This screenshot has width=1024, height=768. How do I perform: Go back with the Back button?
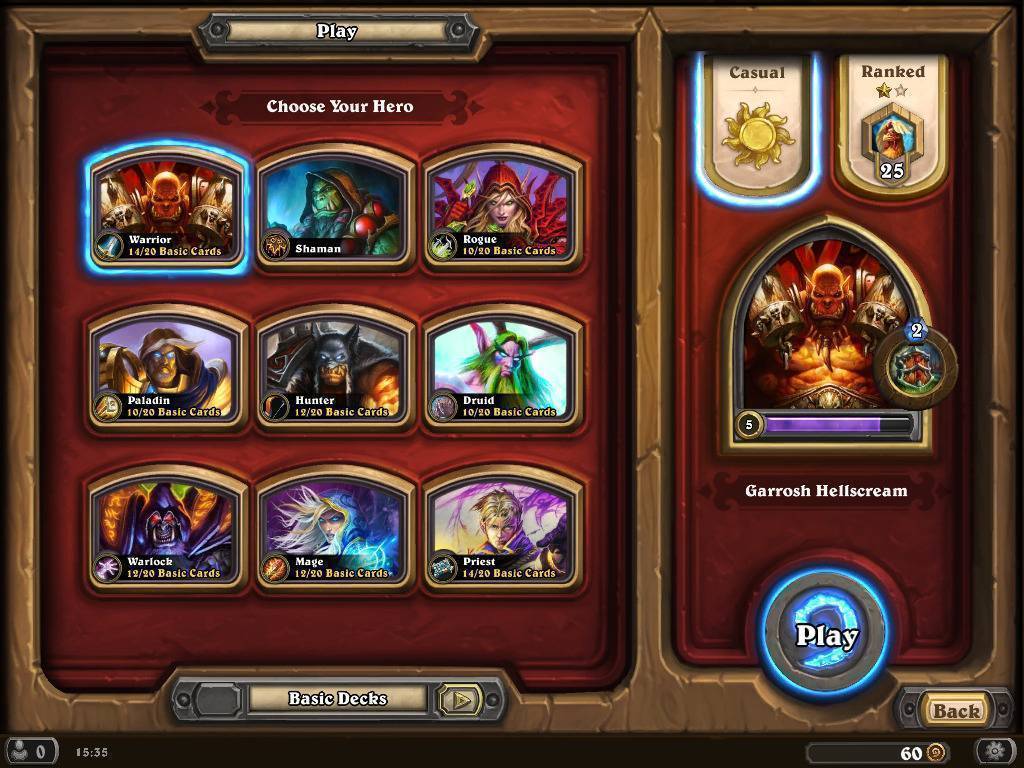[956, 711]
